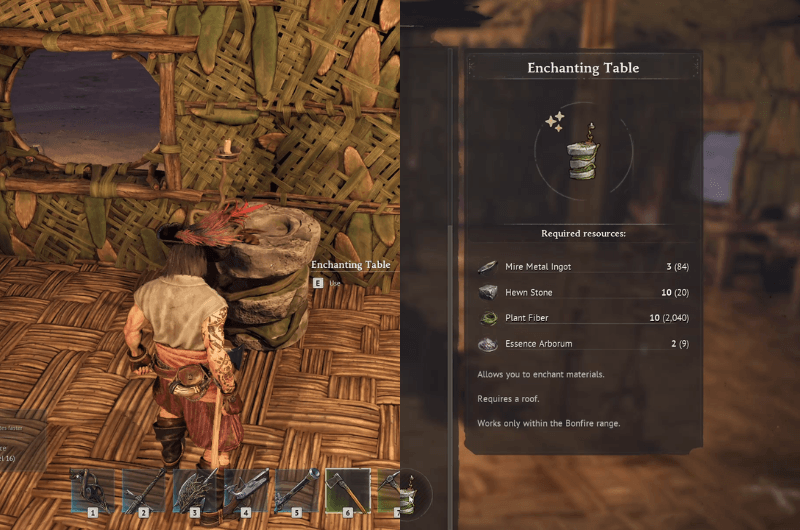Choose the hatchet in hotbar slot 6
The height and width of the screenshot is (530, 800).
(348, 490)
